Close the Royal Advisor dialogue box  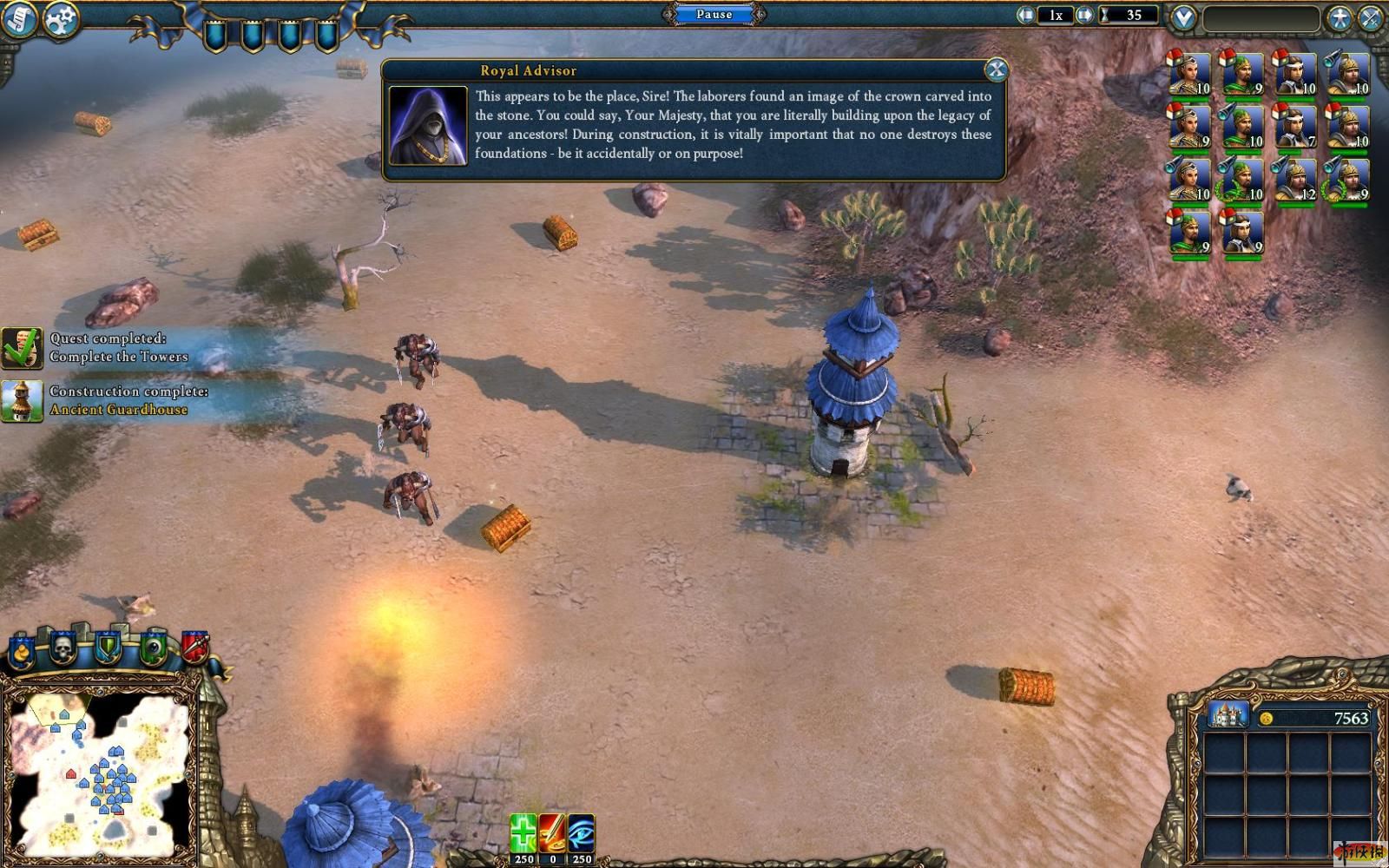pos(996,69)
